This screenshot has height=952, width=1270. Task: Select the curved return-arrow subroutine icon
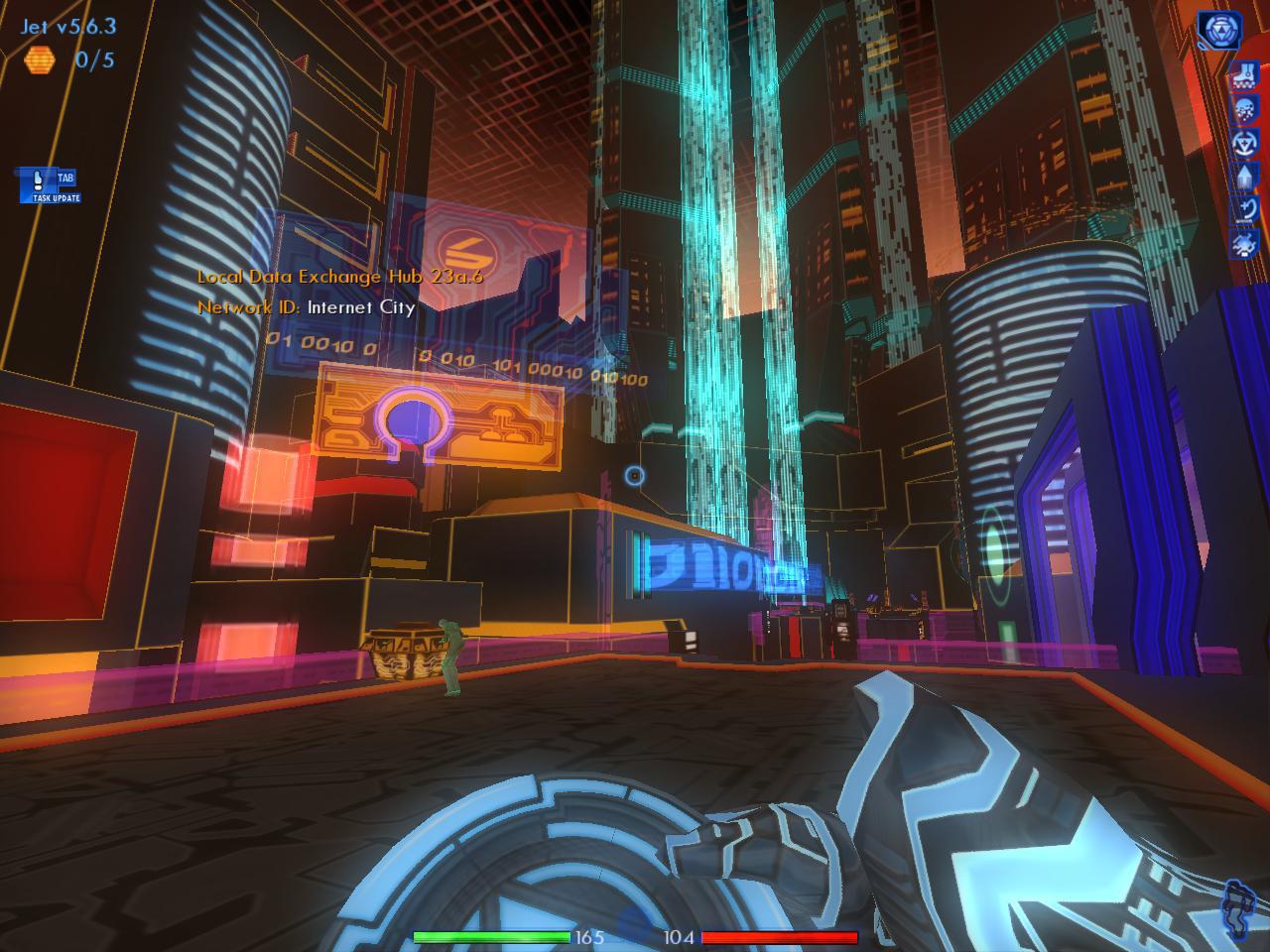click(1246, 208)
